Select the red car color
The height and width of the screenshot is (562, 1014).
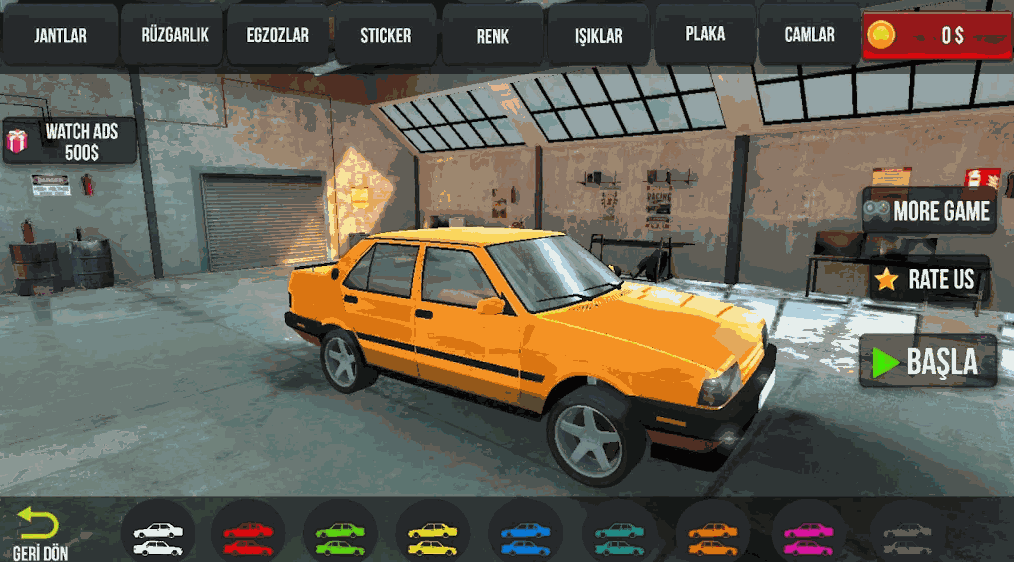(248, 538)
